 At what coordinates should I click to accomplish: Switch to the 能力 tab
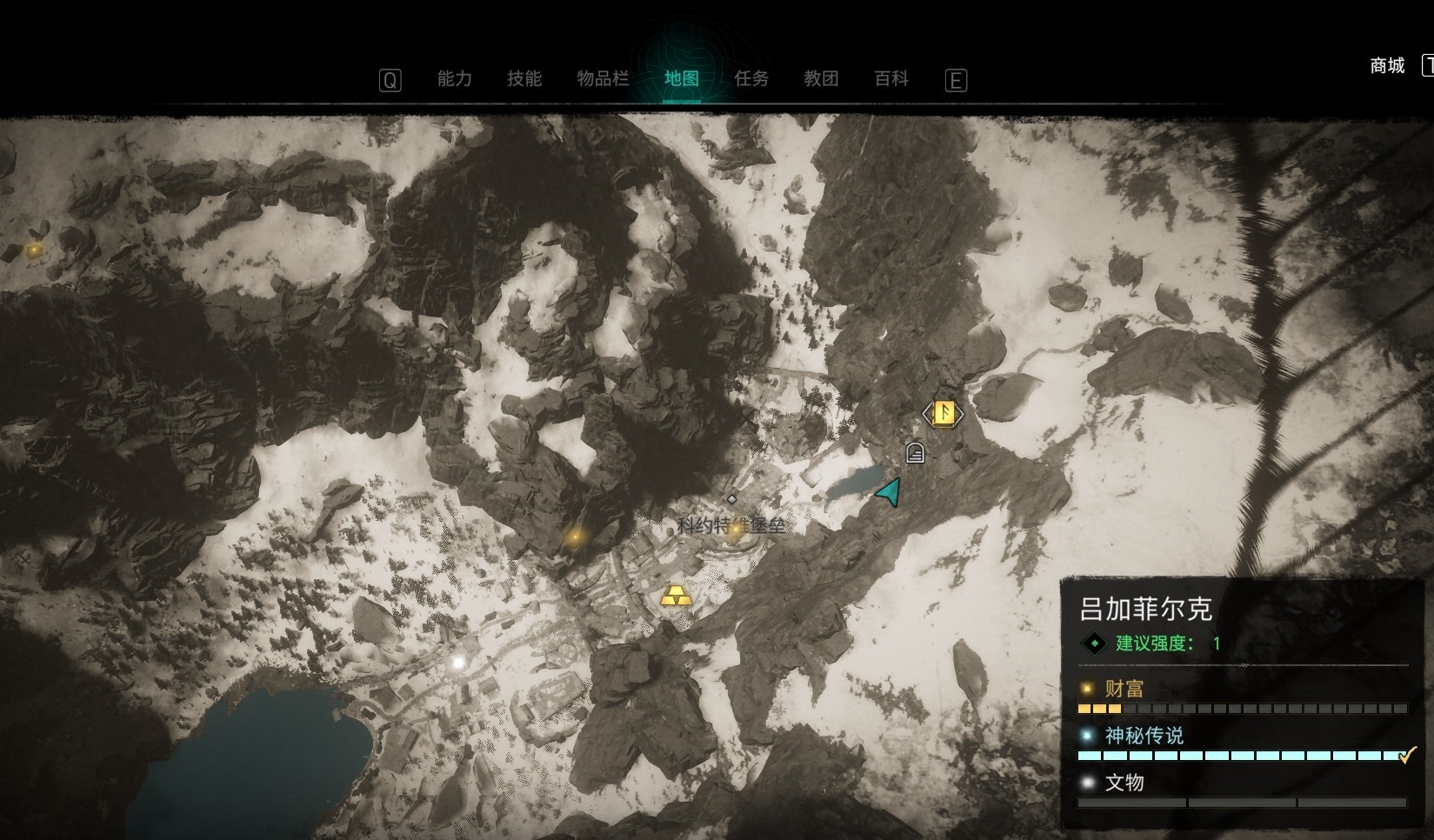click(x=454, y=79)
